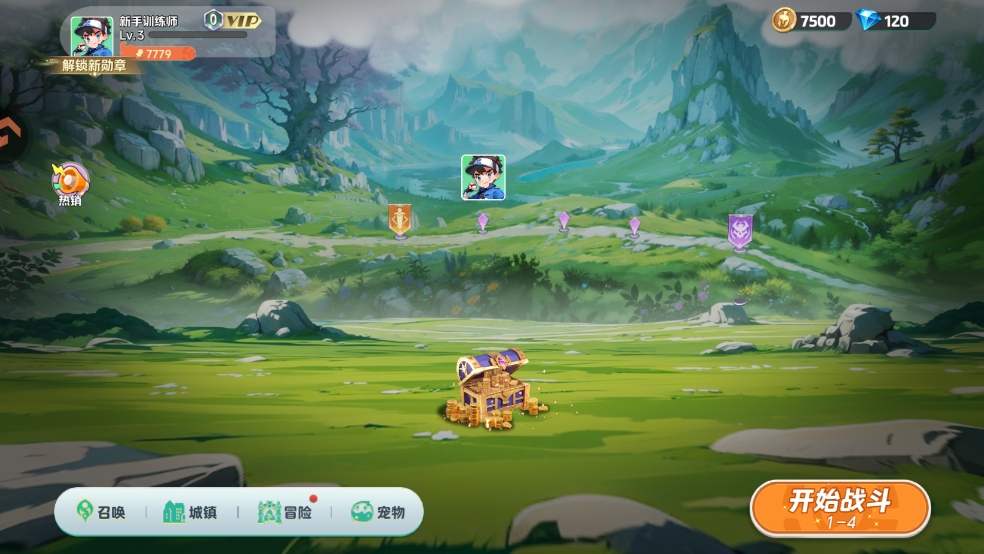Open the 冒险 adventure menu
This screenshot has width=984, height=554.
tap(285, 512)
